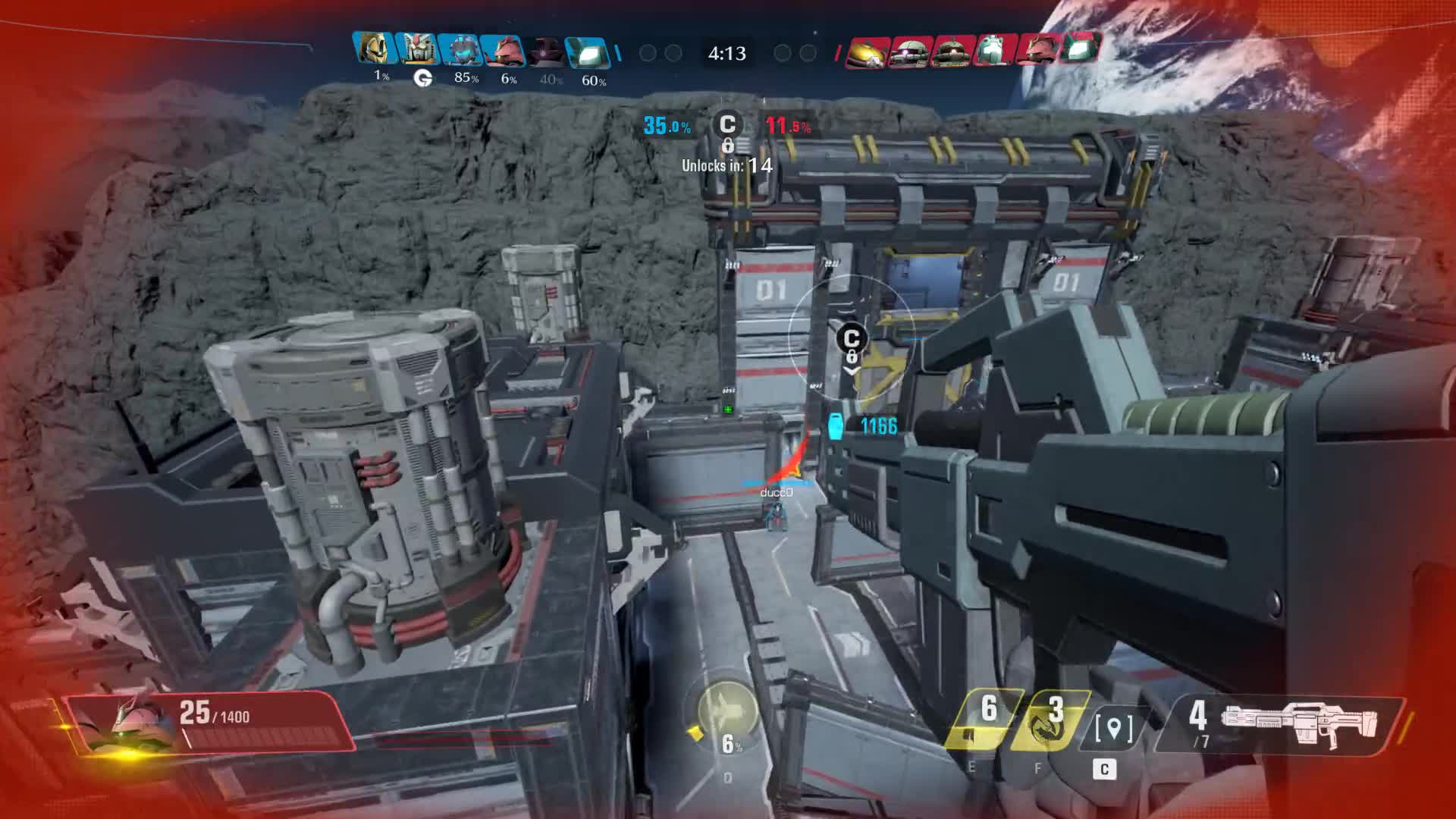Activate the G-Maneuver ultimate gauge at 6%
The height and width of the screenshot is (819, 1456).
click(726, 711)
